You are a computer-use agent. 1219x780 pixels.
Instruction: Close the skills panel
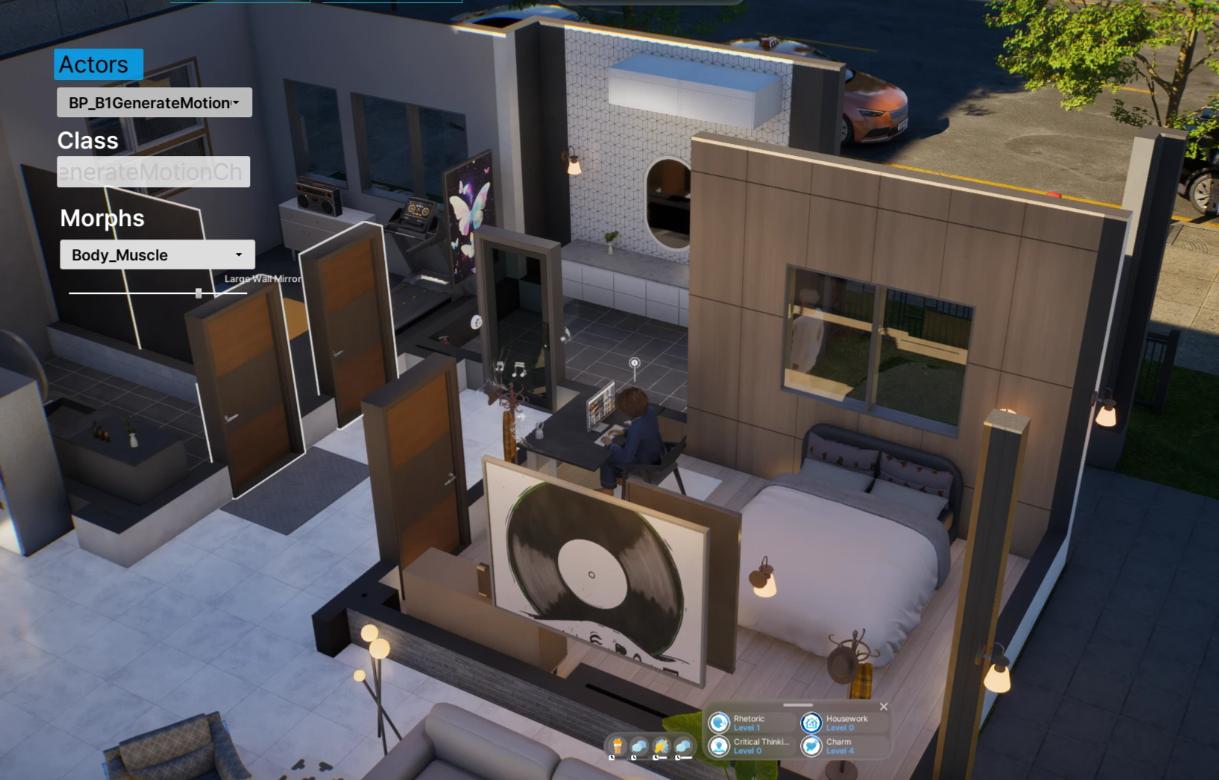click(x=883, y=707)
